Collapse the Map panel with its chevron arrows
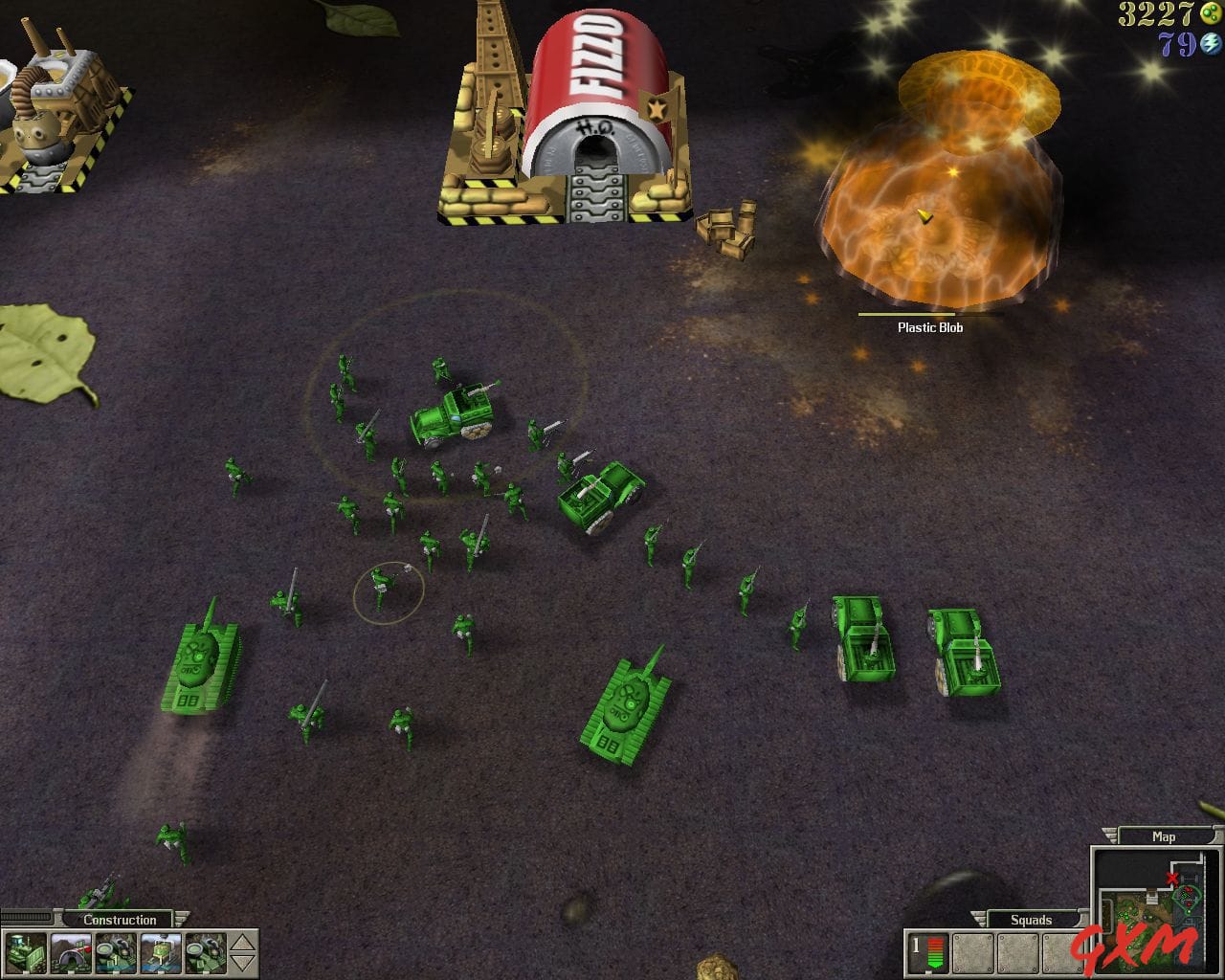This screenshot has height=980, width=1225. [x=1109, y=835]
